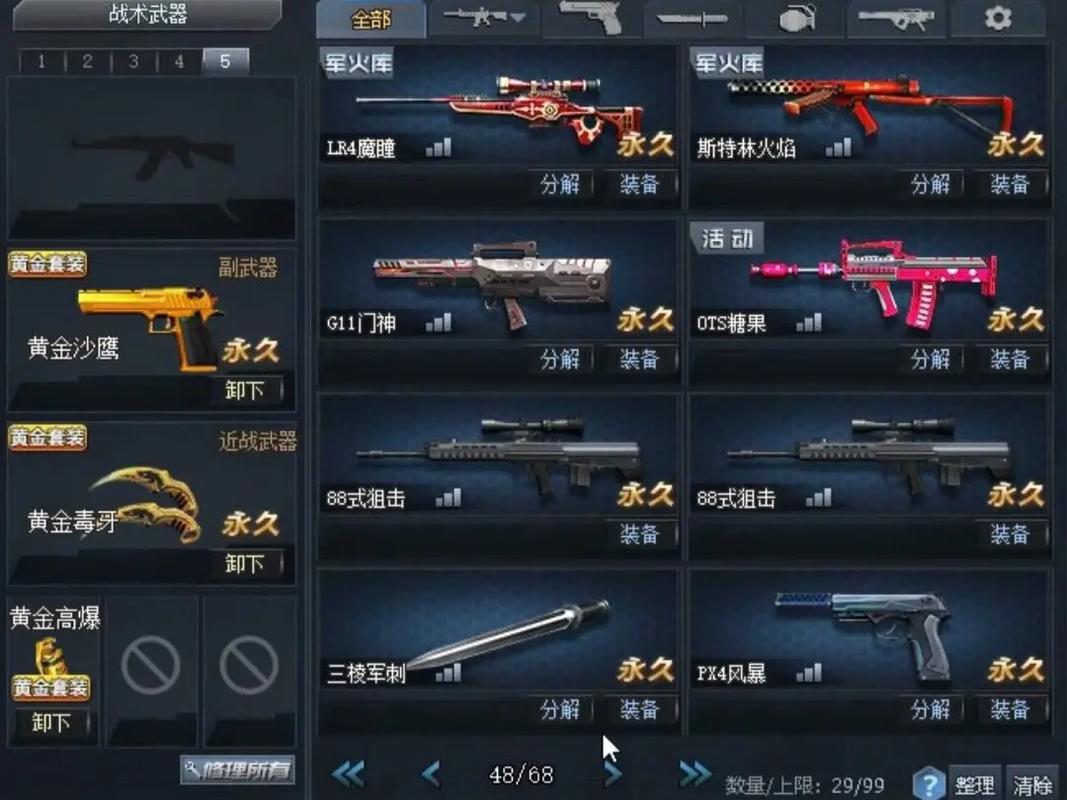
Task: Sort inventory with the 整理 button
Action: 973,784
